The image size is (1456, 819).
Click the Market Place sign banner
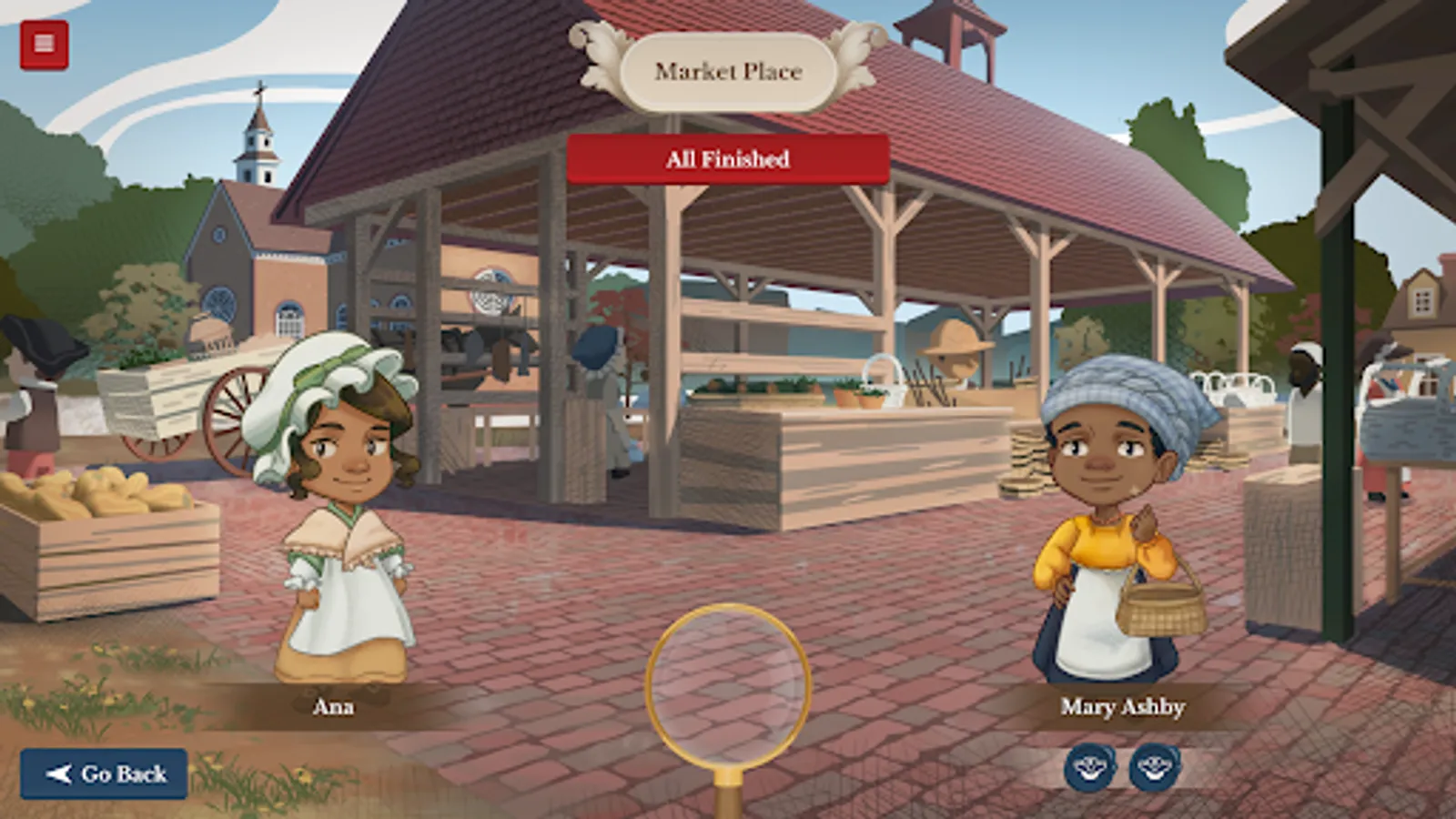click(728, 69)
